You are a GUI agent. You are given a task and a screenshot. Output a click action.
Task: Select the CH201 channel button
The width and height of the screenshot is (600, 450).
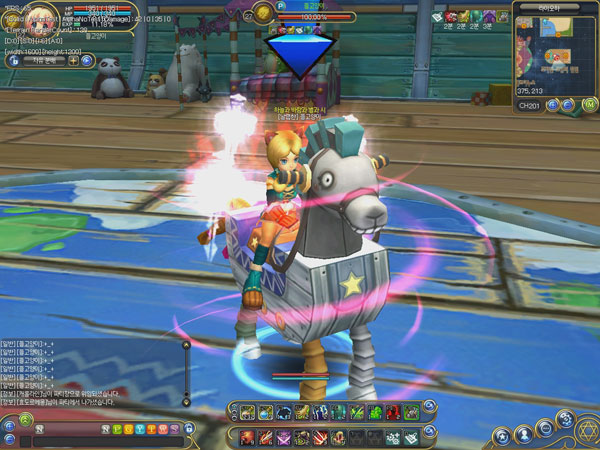click(x=530, y=104)
